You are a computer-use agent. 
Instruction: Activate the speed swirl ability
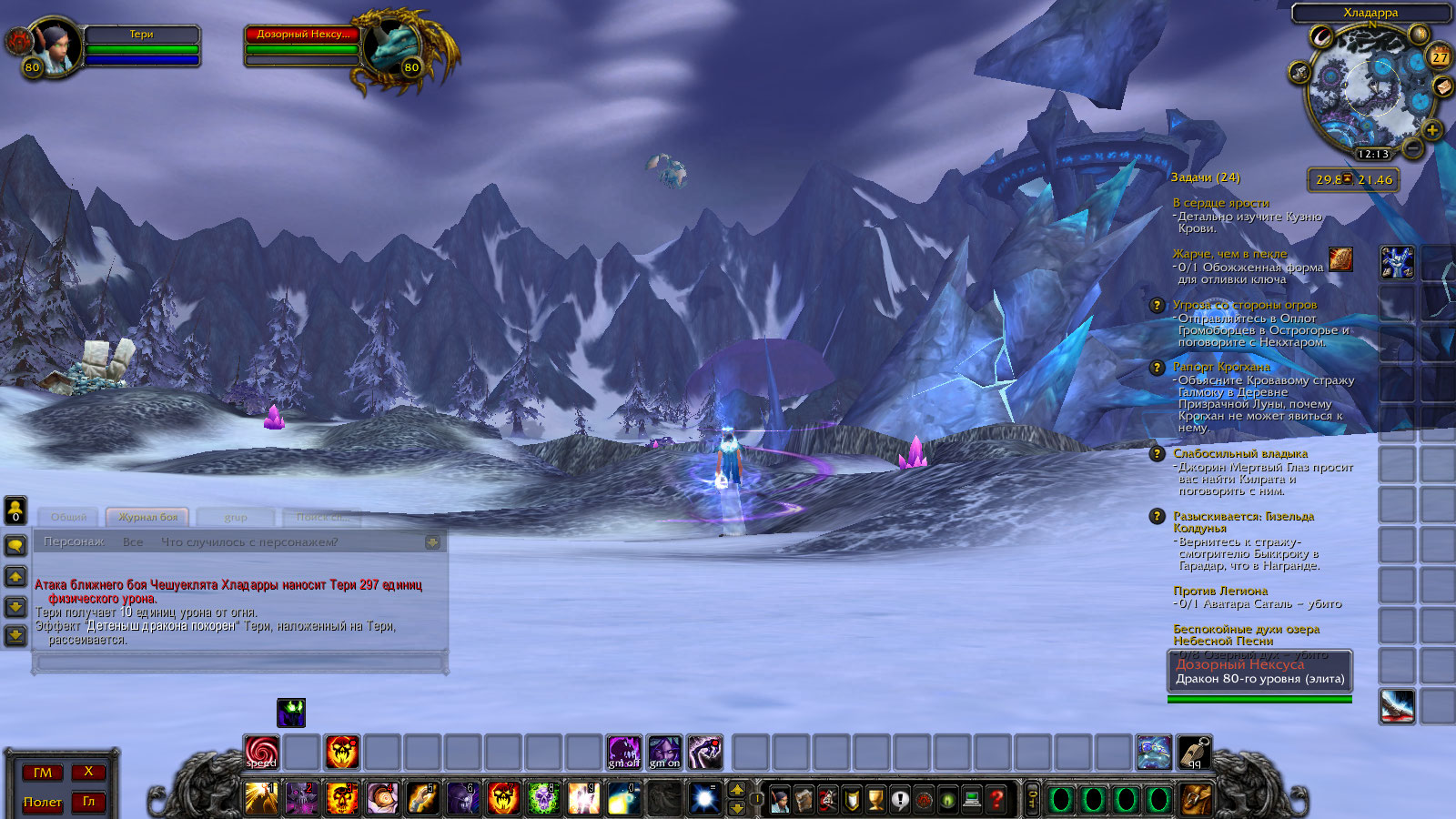(262, 752)
